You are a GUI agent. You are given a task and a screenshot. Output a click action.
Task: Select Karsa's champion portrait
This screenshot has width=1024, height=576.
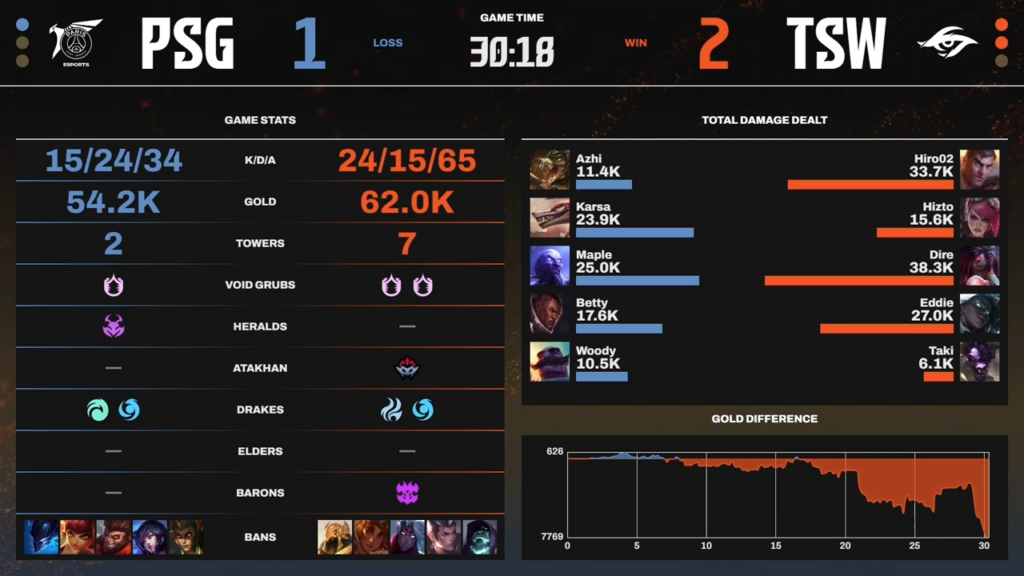(x=550, y=217)
